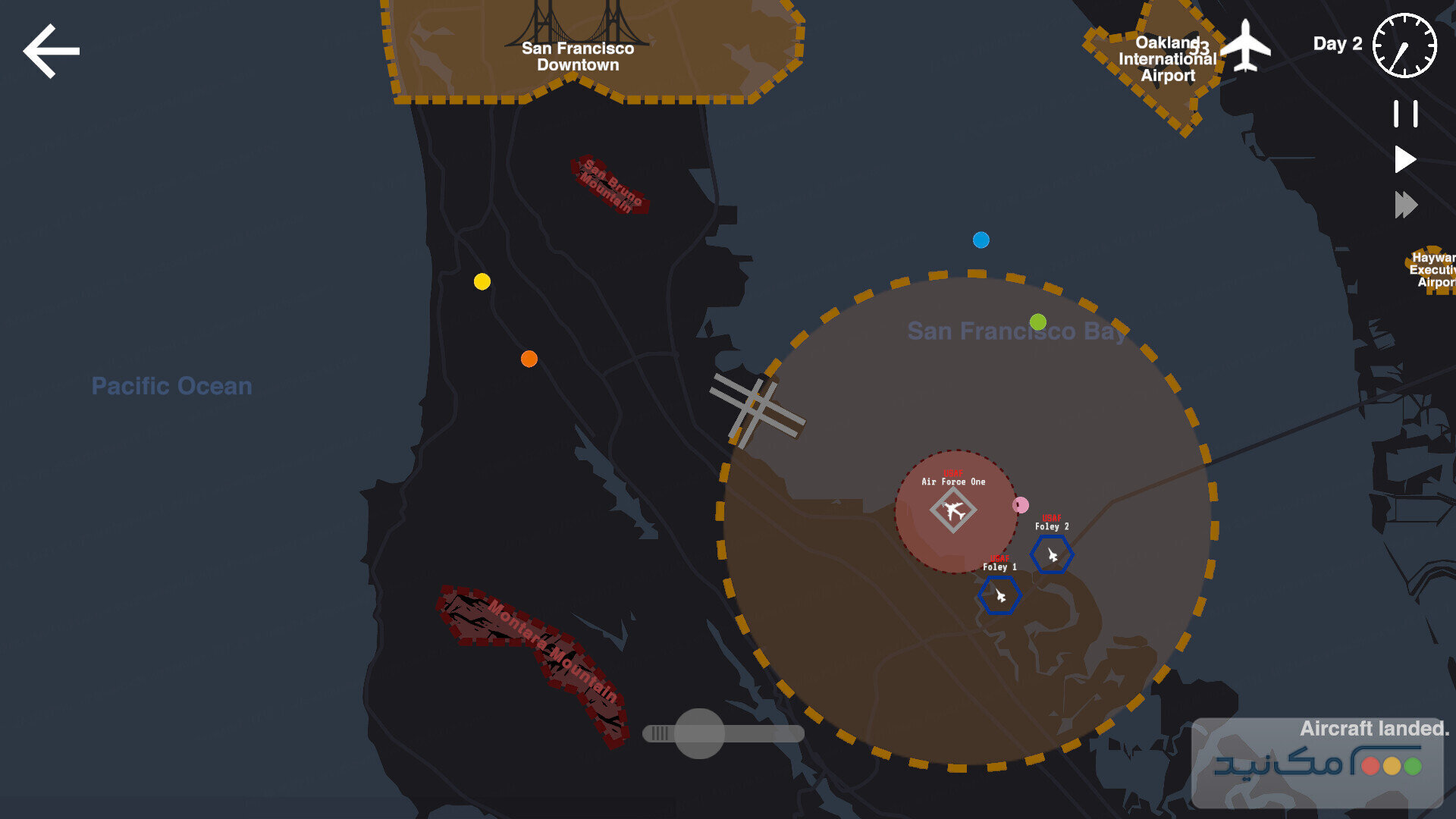1456x819 pixels.
Task: Enable fast-forward speed
Action: (x=1407, y=204)
